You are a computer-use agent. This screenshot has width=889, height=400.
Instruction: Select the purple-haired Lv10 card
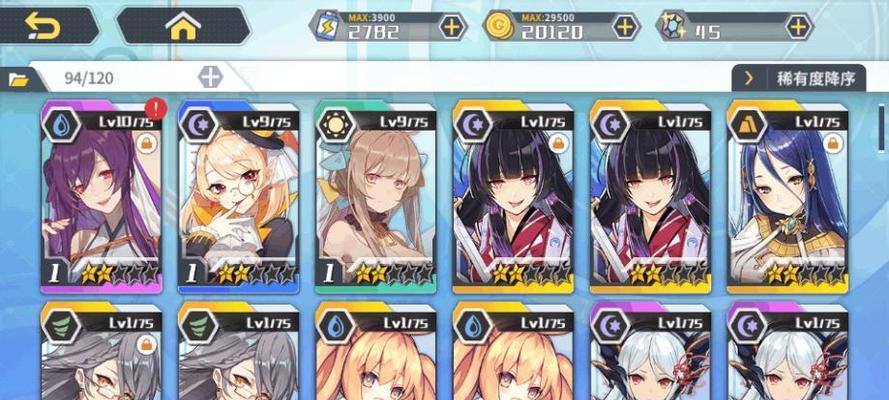101,197
